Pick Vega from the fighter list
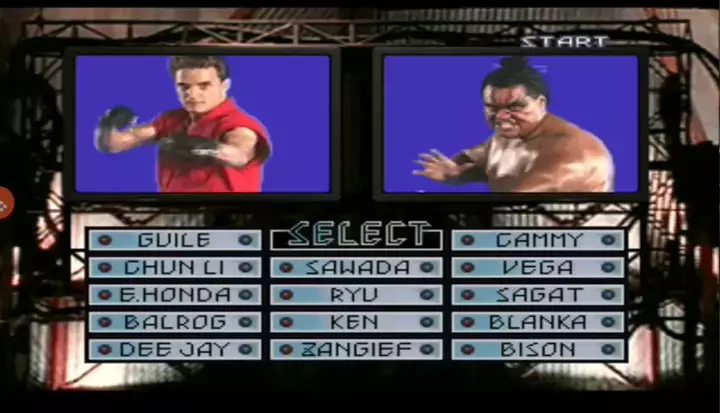This screenshot has width=720, height=413. [538, 268]
